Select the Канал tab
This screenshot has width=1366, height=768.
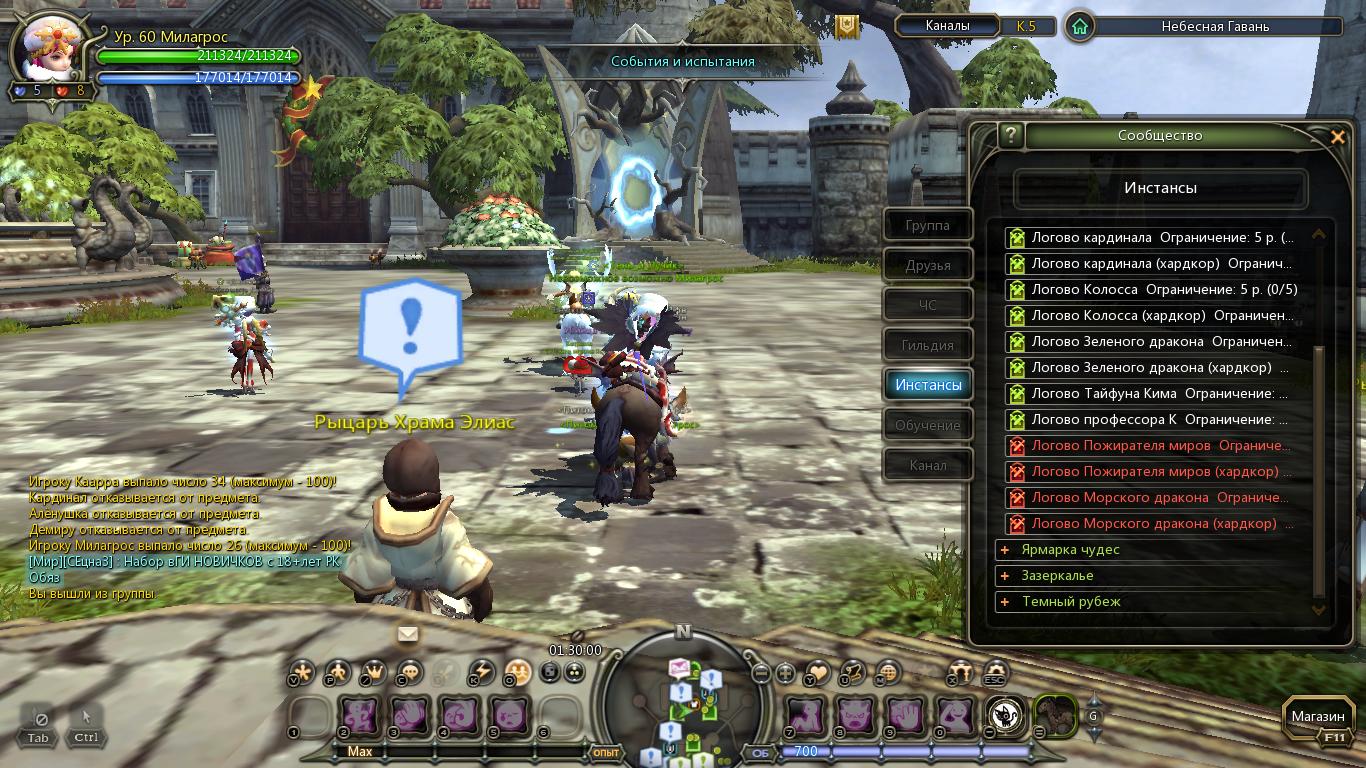coord(927,466)
